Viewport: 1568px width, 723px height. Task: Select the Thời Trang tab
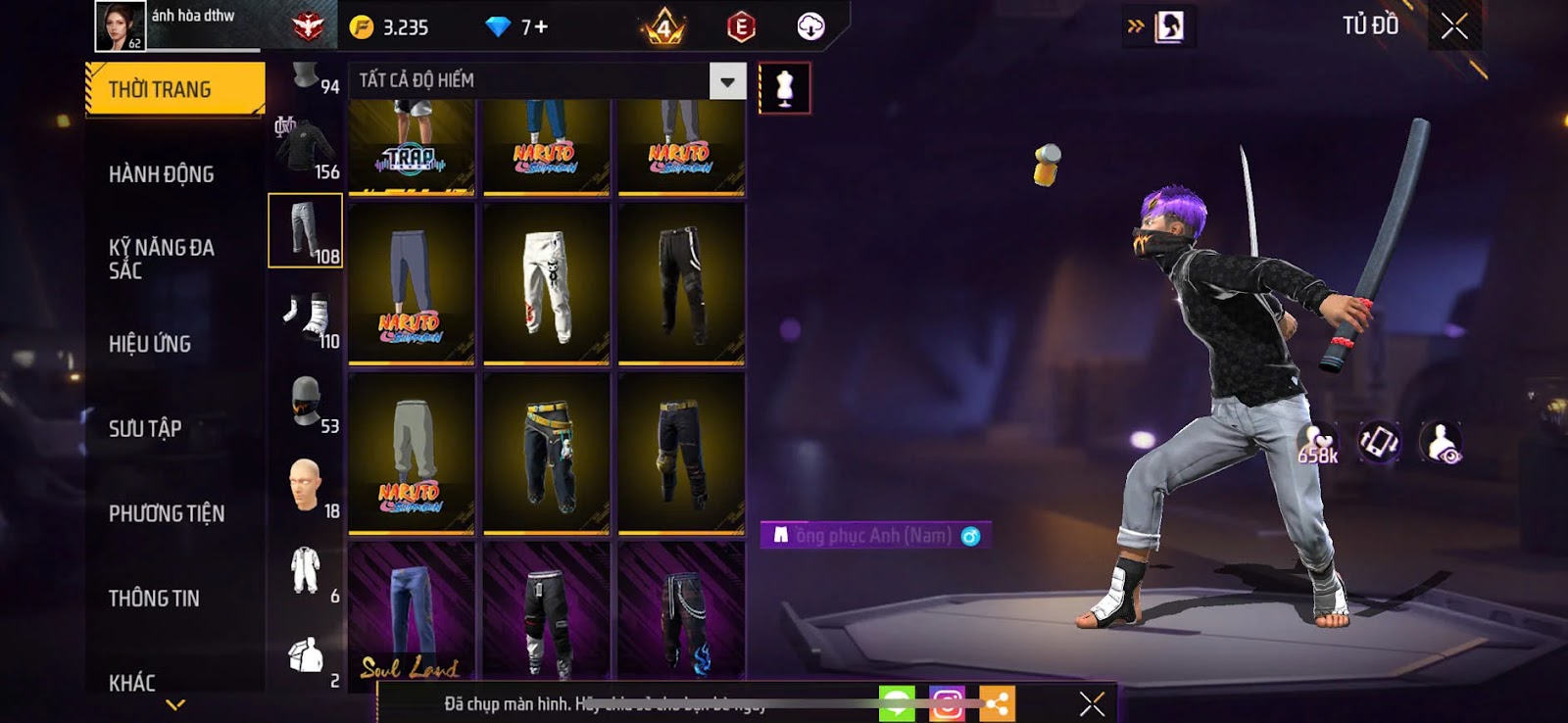pos(174,89)
